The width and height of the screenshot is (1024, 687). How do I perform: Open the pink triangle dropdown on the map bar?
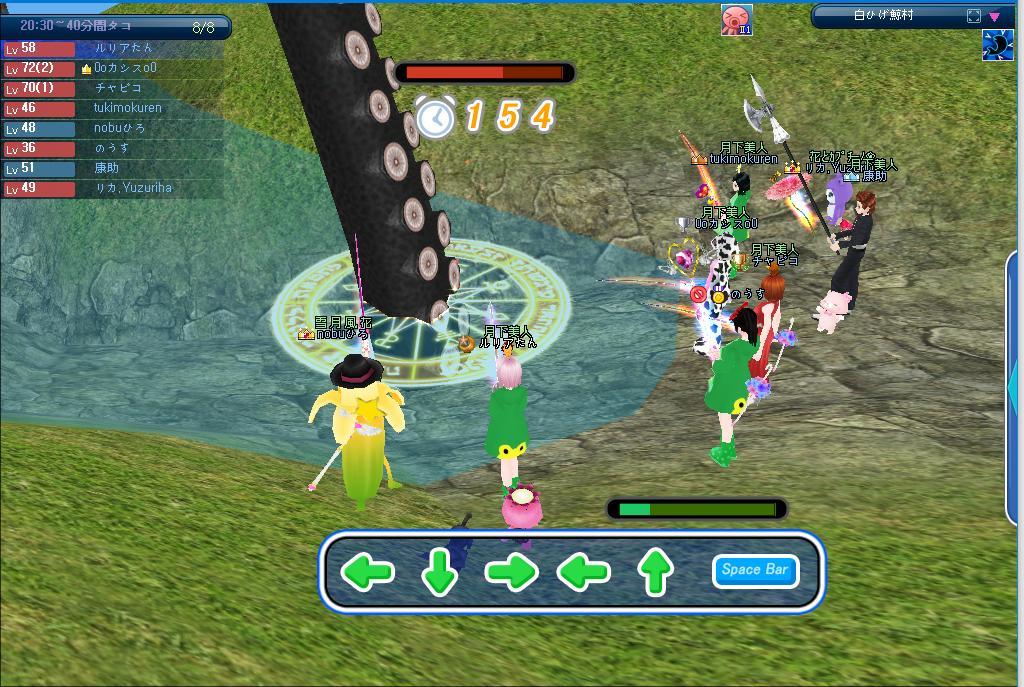tap(995, 16)
